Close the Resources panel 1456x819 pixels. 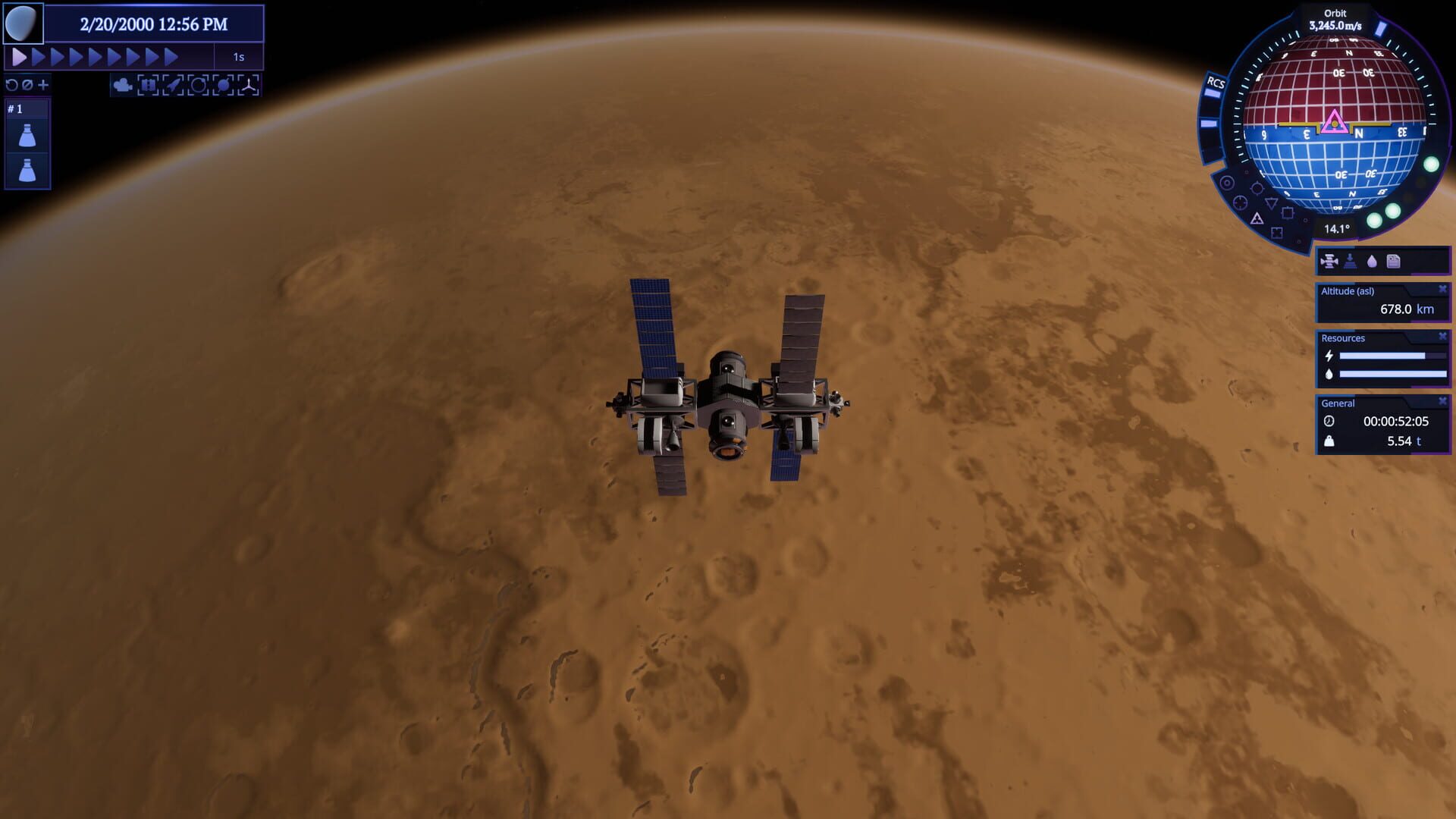(x=1442, y=337)
